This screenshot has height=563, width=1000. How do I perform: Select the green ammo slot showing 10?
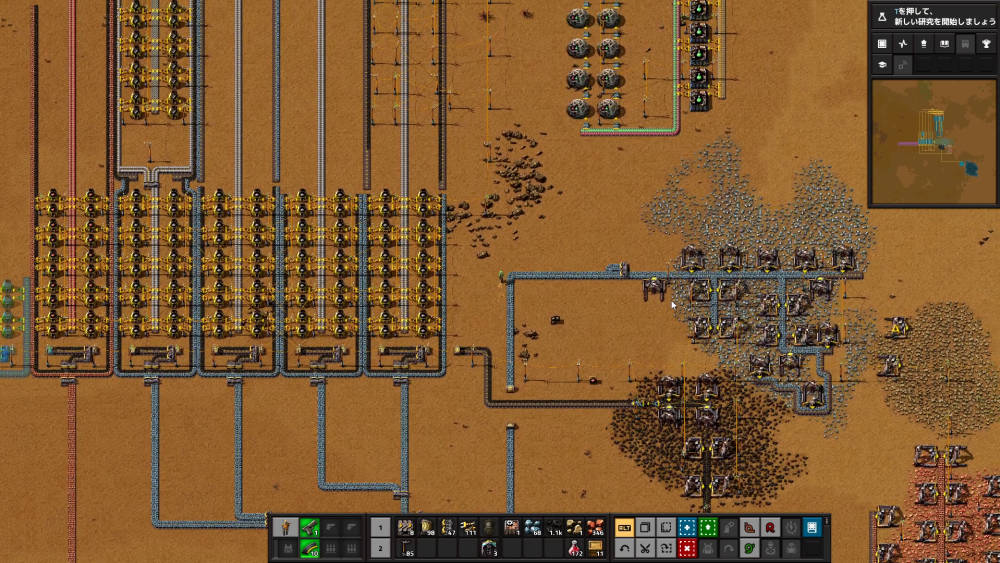point(310,548)
